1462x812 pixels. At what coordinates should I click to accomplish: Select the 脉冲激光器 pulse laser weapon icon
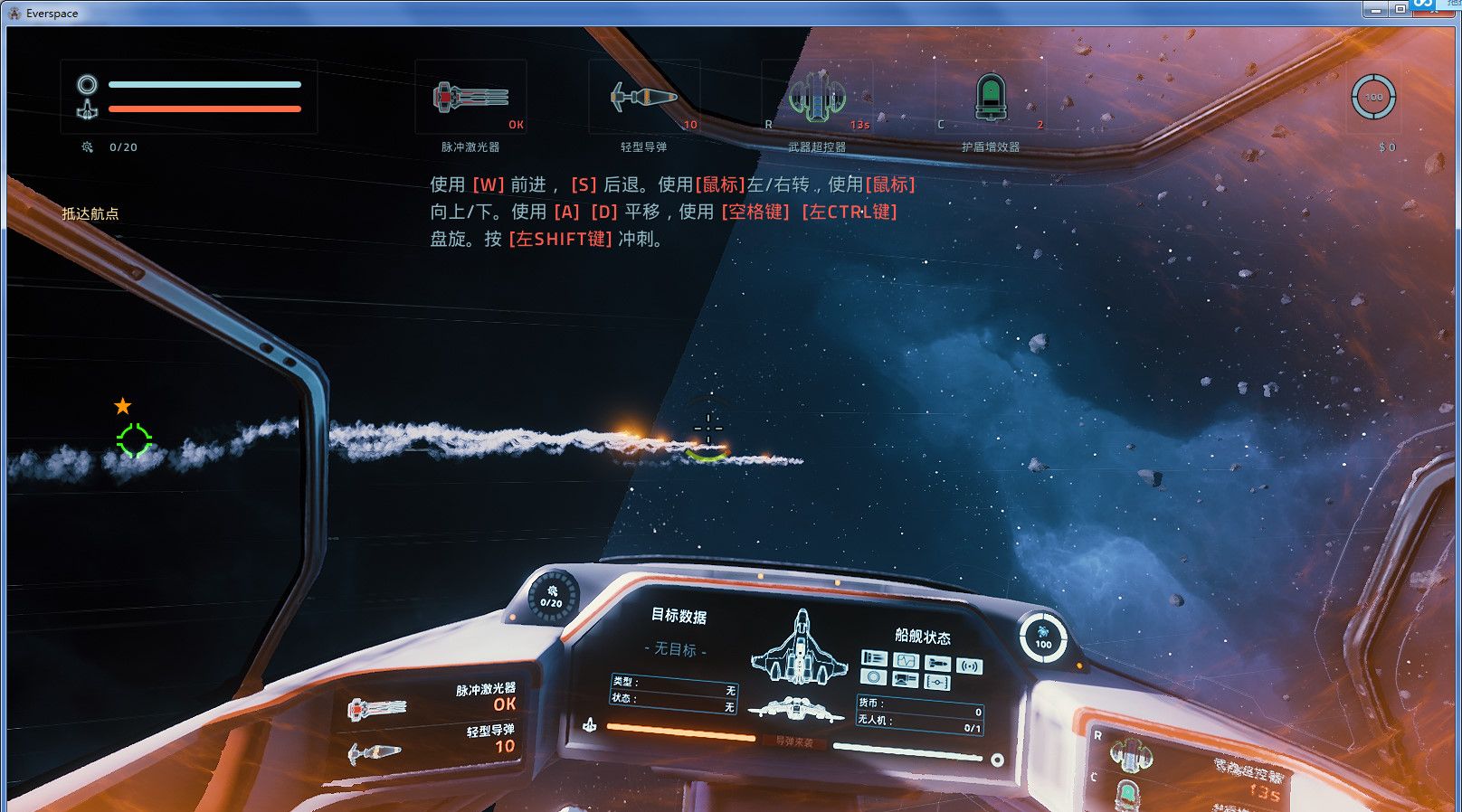[x=470, y=97]
